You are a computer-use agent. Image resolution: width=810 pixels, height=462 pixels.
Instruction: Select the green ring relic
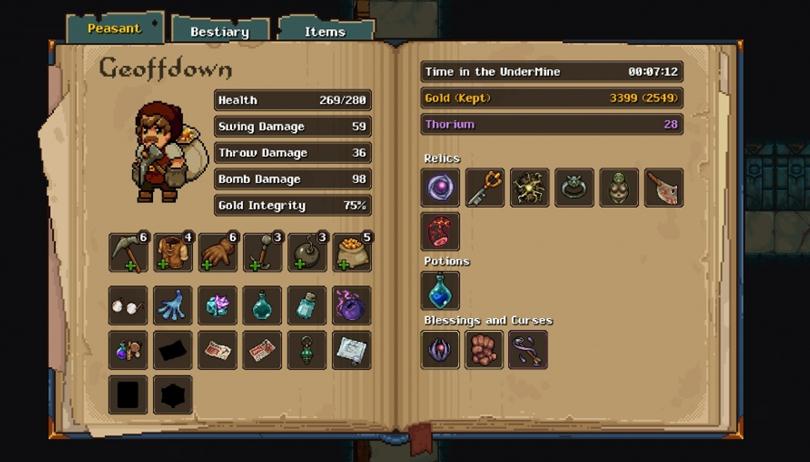click(x=574, y=188)
